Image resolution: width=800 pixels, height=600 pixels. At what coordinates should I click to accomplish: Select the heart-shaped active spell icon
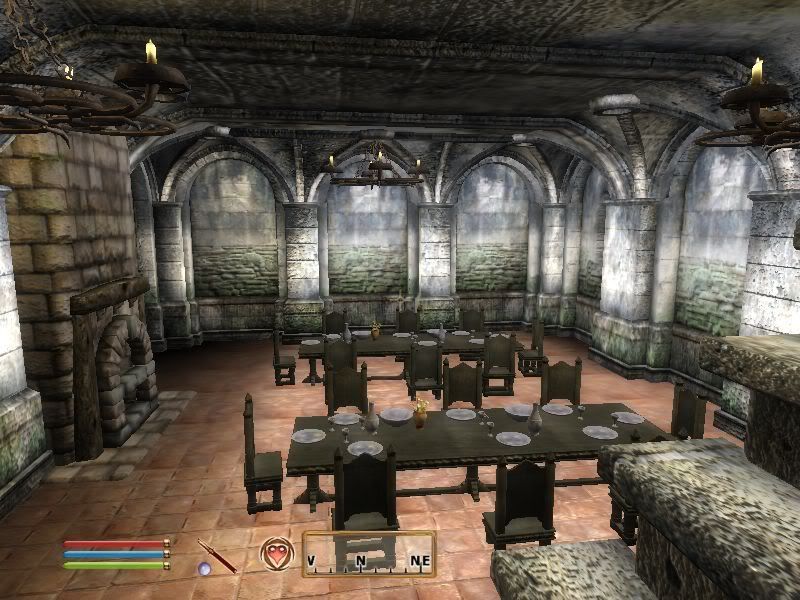pyautogui.click(x=276, y=554)
